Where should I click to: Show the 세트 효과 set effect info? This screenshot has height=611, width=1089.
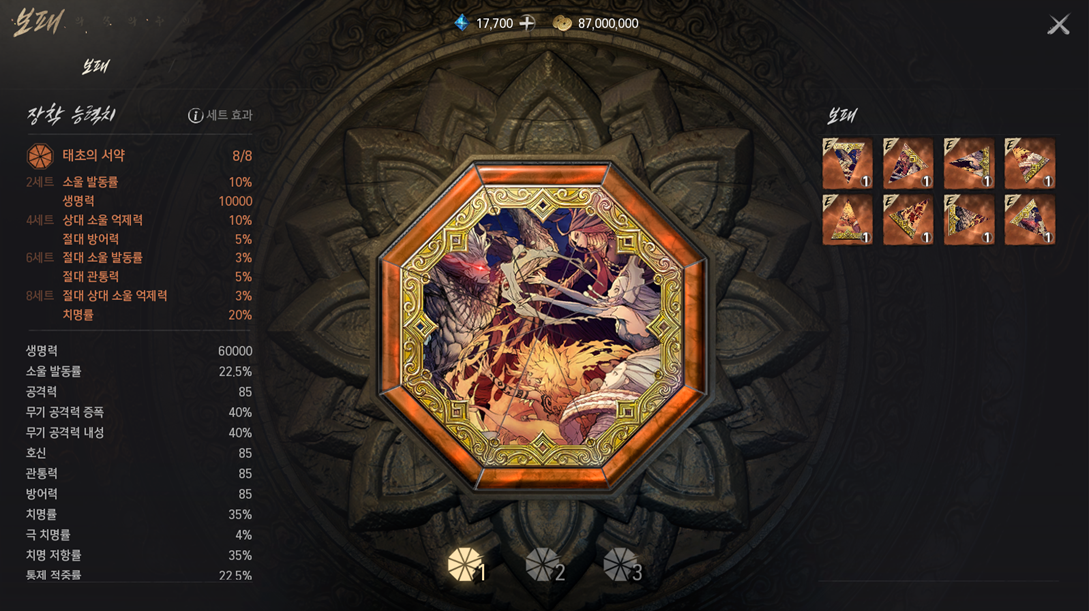click(221, 116)
